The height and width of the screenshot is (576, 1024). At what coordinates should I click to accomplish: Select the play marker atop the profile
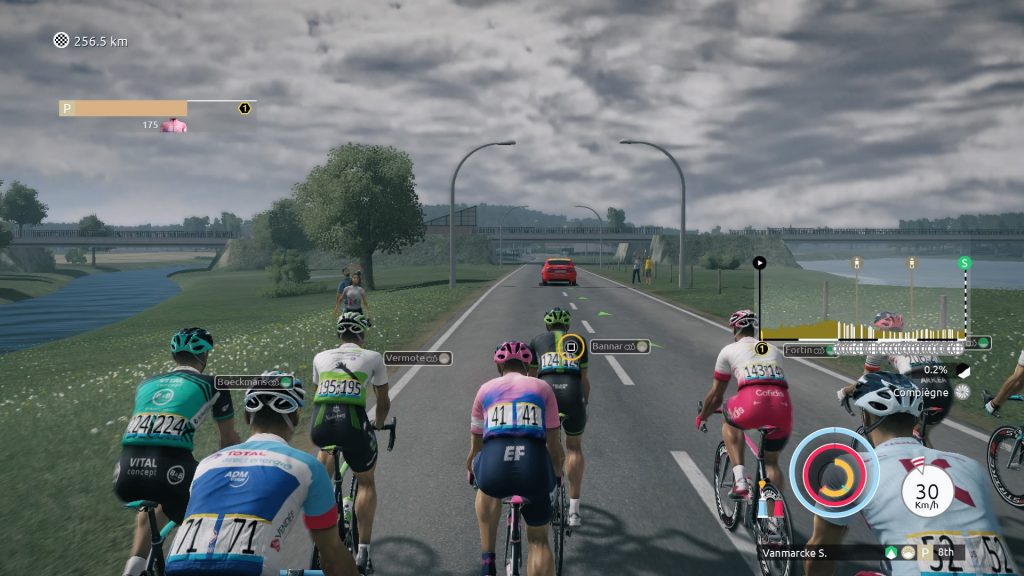pyautogui.click(x=759, y=263)
